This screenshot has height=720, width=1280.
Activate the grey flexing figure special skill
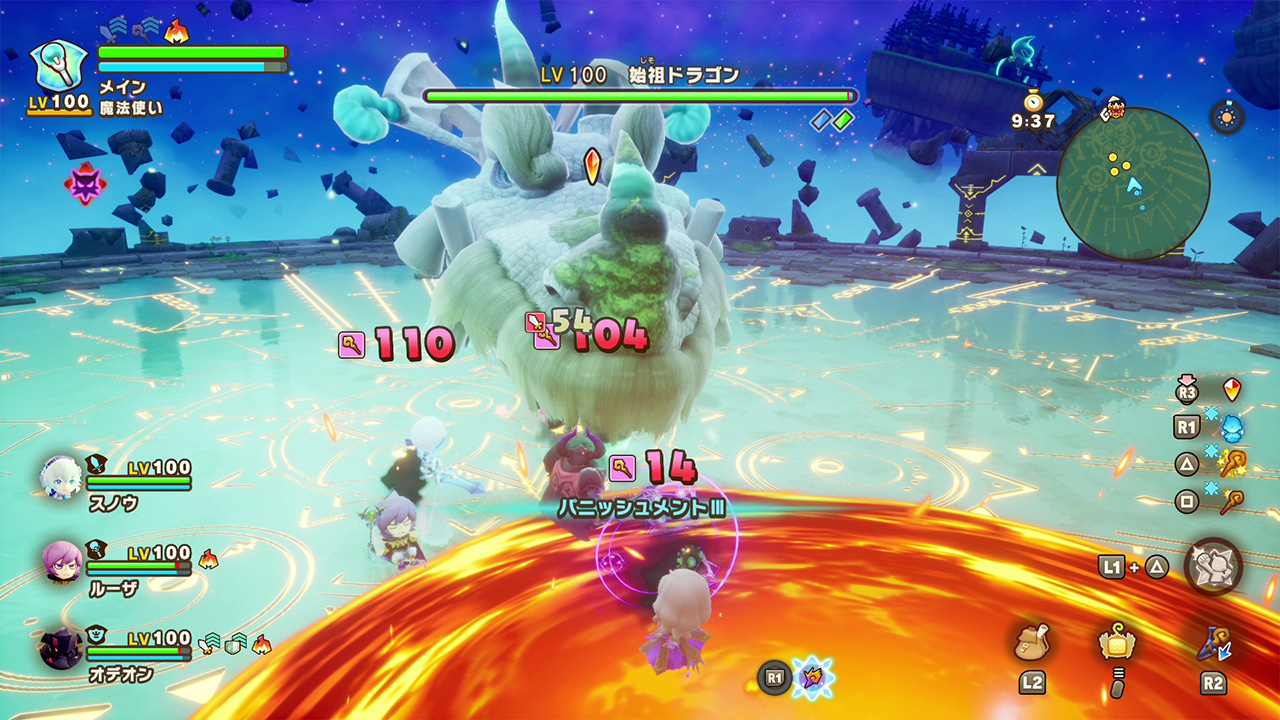click(x=1213, y=566)
